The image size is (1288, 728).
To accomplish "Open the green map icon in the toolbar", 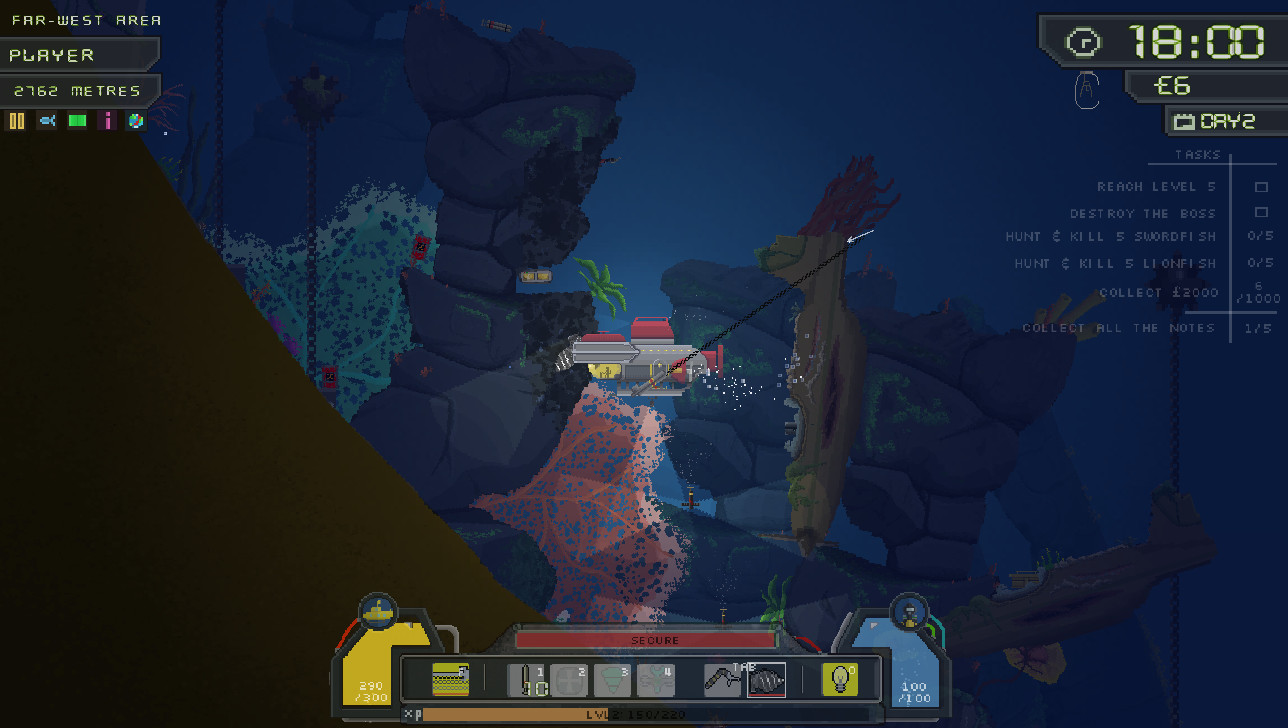I will click(77, 120).
